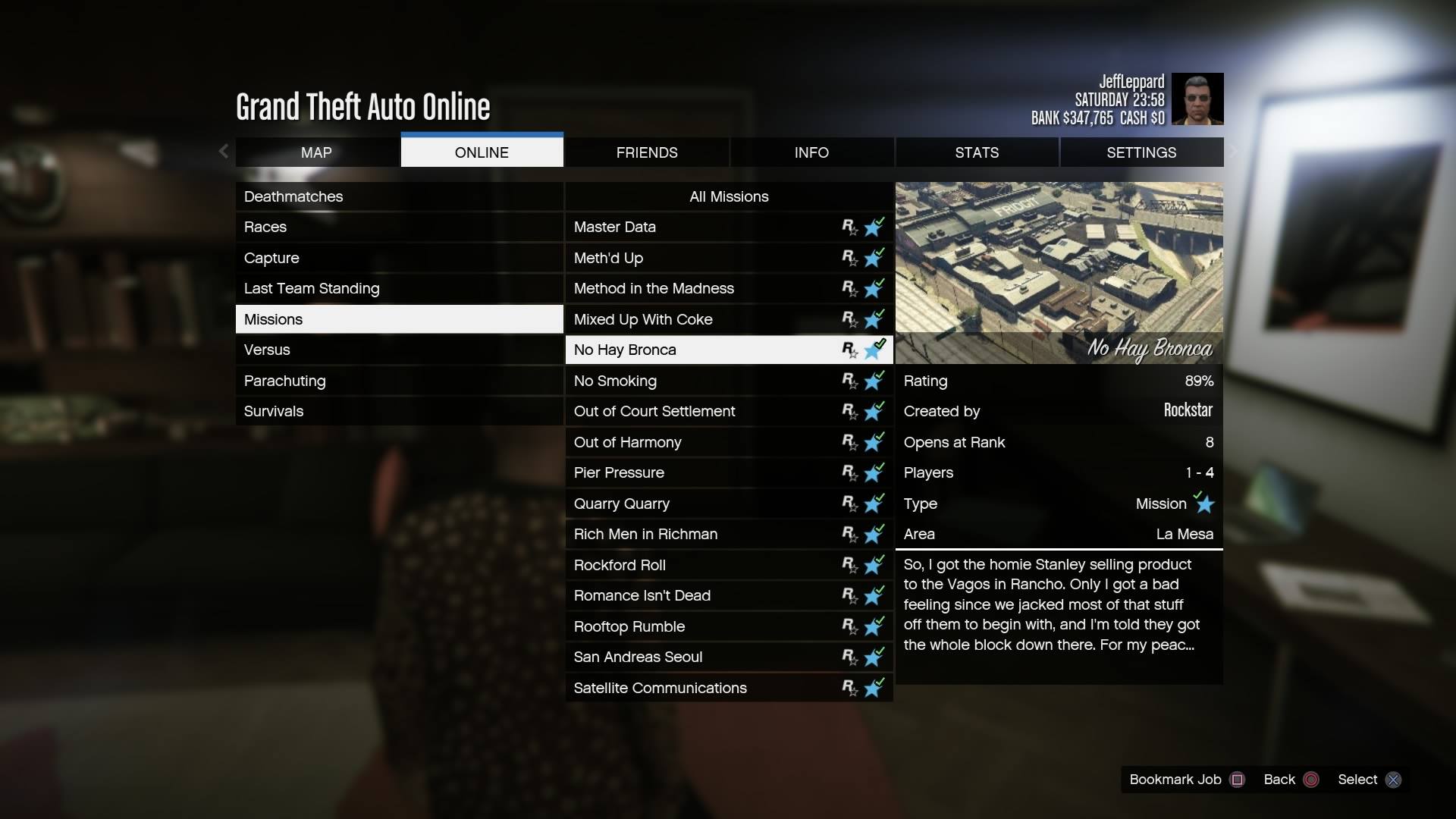The width and height of the screenshot is (1456, 819).
Task: Click the Rockstar R icon beside Rooftop Rumble
Action: [x=850, y=626]
